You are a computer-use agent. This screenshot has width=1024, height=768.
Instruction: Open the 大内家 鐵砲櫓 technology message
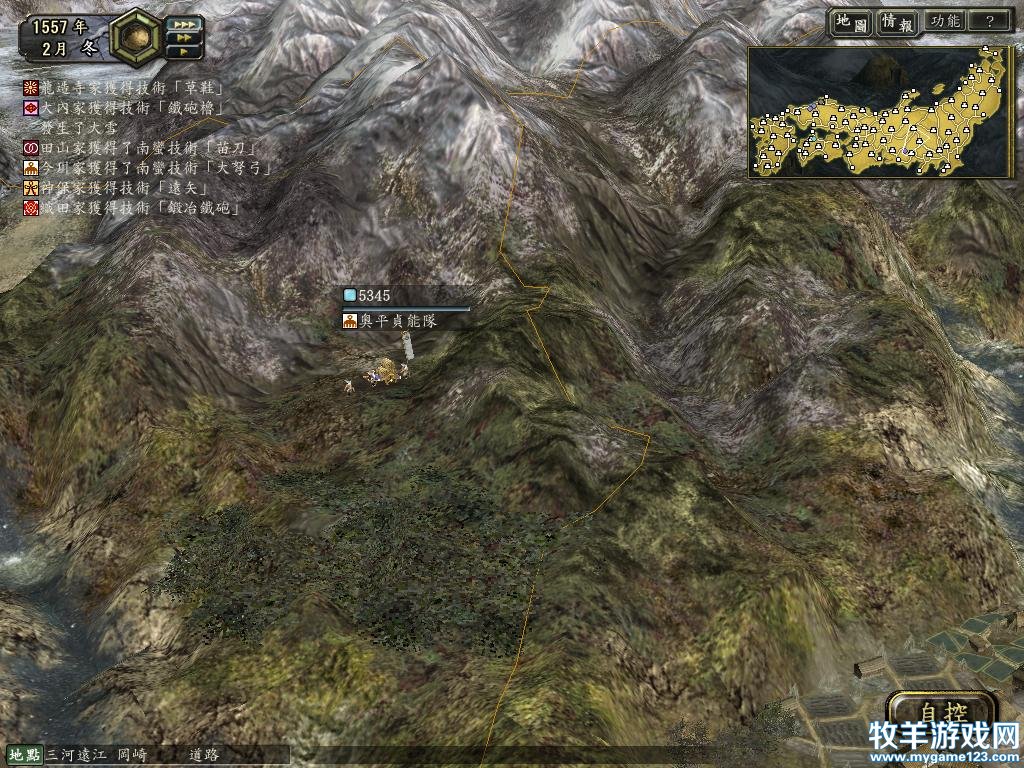130,107
